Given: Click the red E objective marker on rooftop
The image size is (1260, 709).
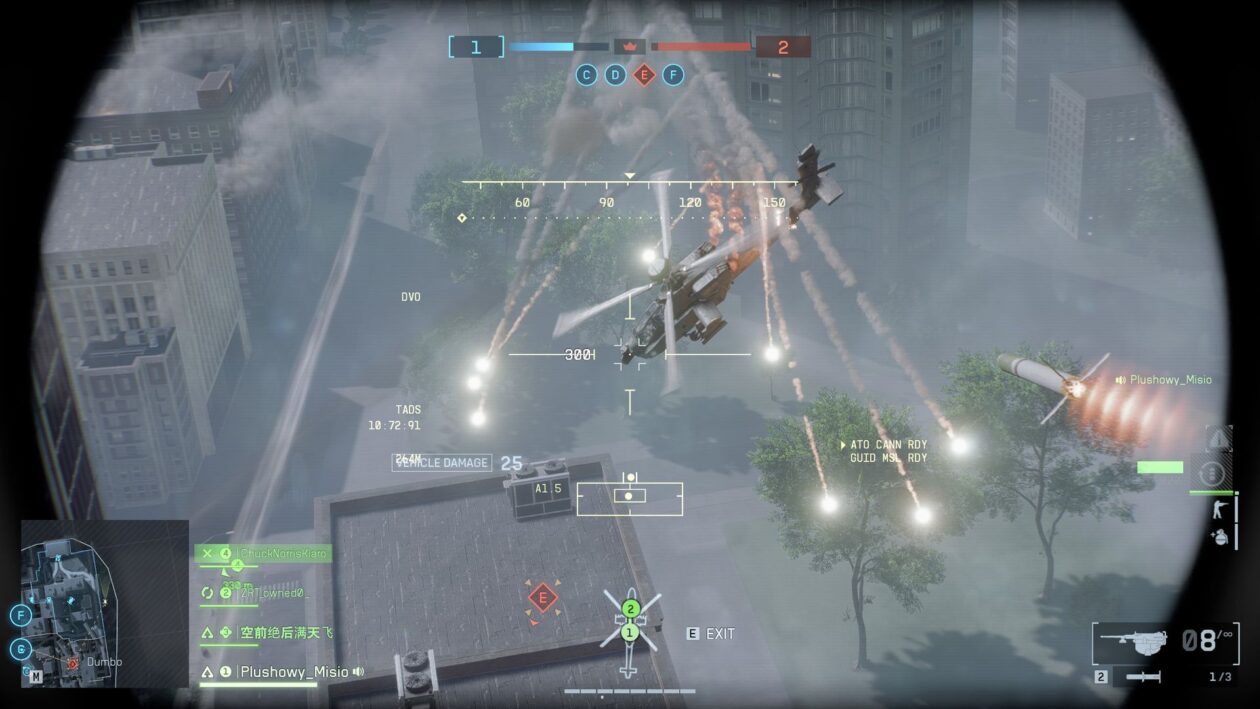Looking at the screenshot, I should coord(542,598).
